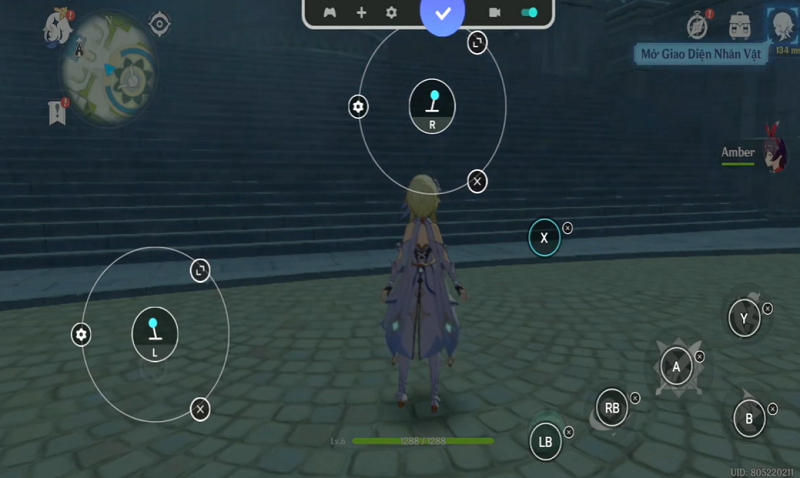Confirm layout with the blue checkmark button
The image size is (800, 478).
pos(443,13)
